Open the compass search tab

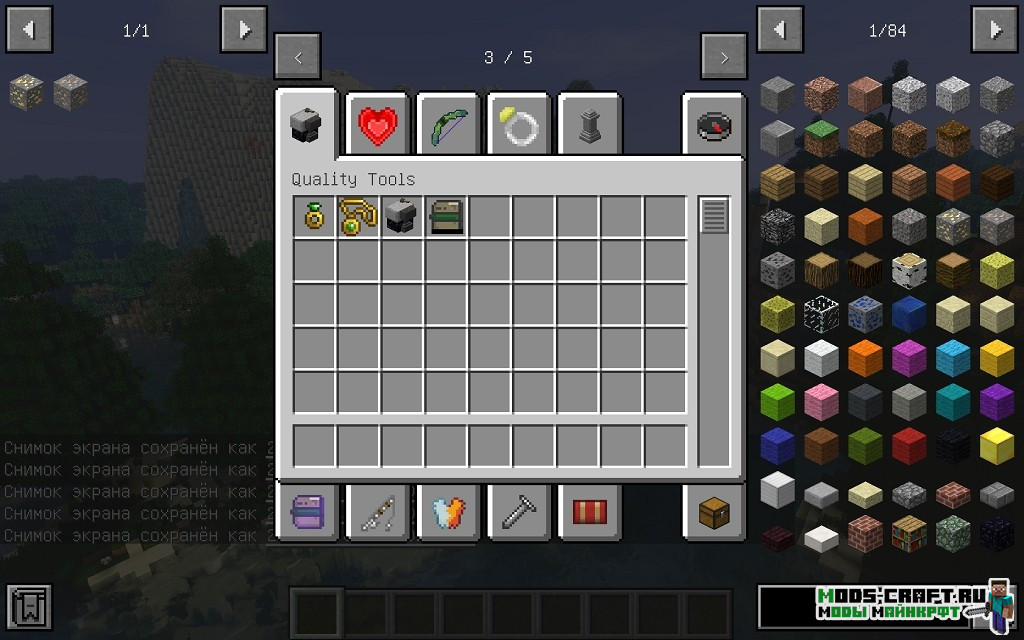714,125
